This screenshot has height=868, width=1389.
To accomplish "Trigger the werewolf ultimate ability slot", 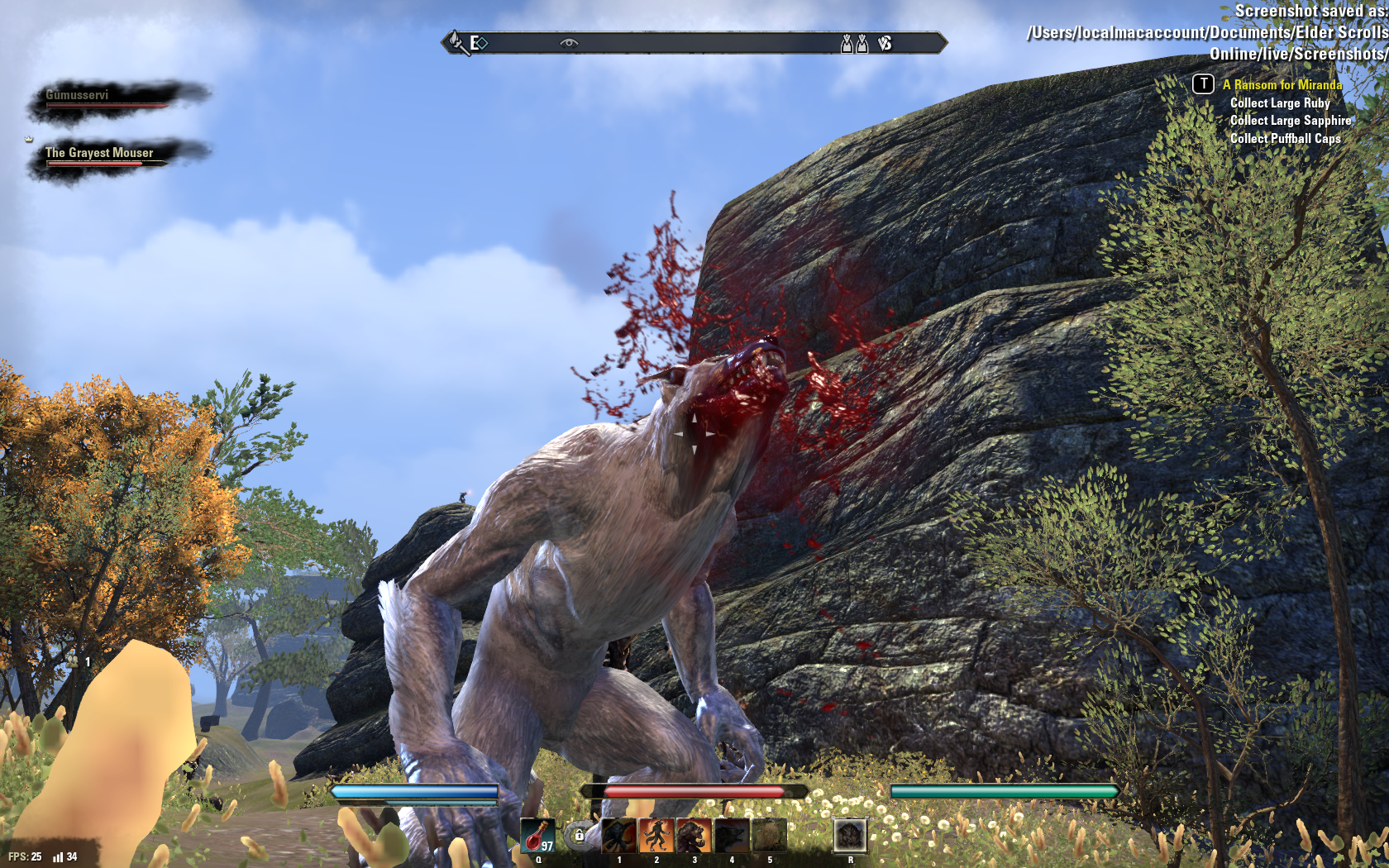I will (x=850, y=836).
